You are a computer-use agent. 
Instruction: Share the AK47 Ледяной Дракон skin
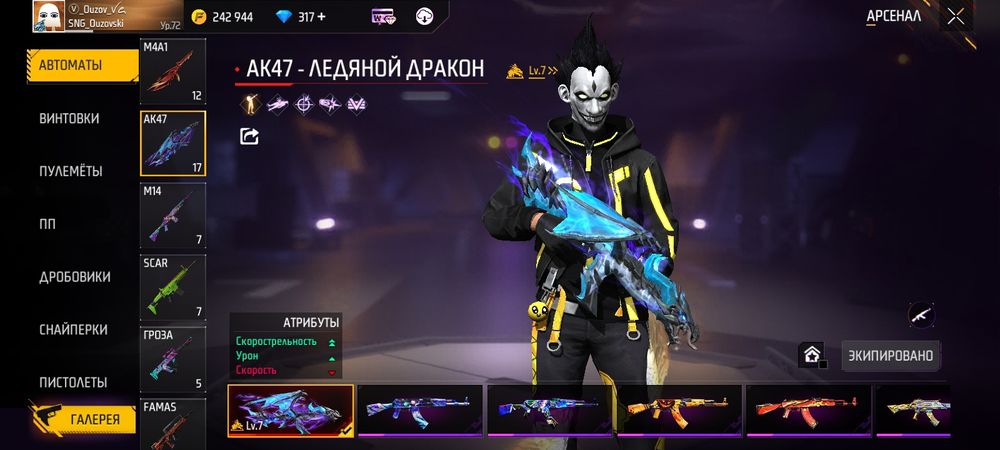tap(250, 136)
